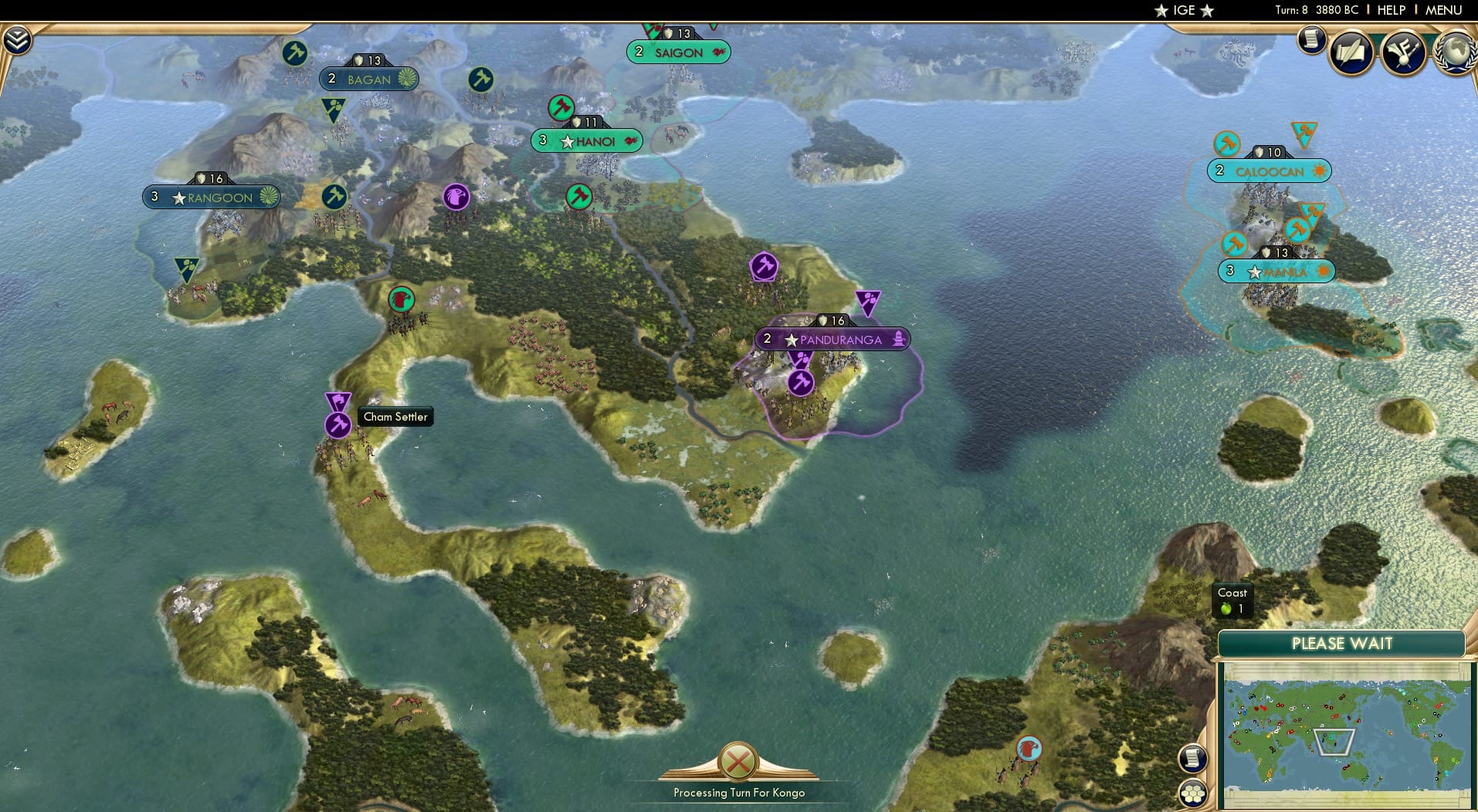Click the Panduranga city banner

point(832,339)
